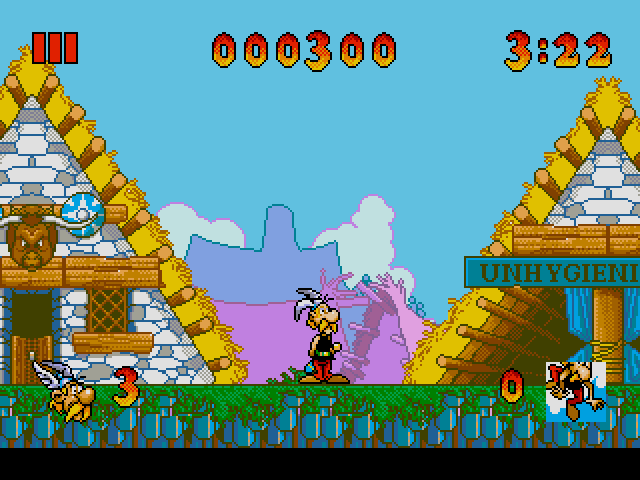Image resolution: width=640 pixels, height=480 pixels.
Task: Click the Asterix head lives icon
Action: (66, 387)
